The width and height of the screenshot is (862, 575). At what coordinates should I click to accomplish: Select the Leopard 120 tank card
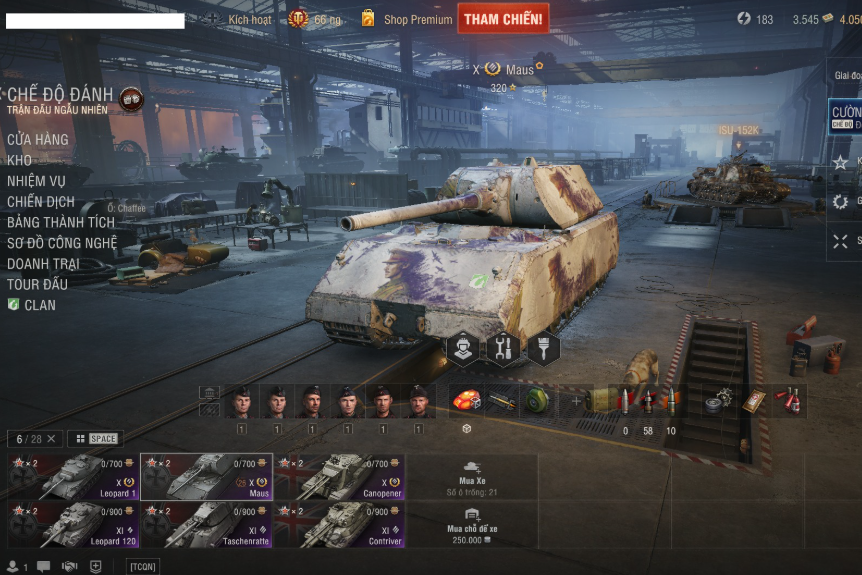pyautogui.click(x=72, y=525)
